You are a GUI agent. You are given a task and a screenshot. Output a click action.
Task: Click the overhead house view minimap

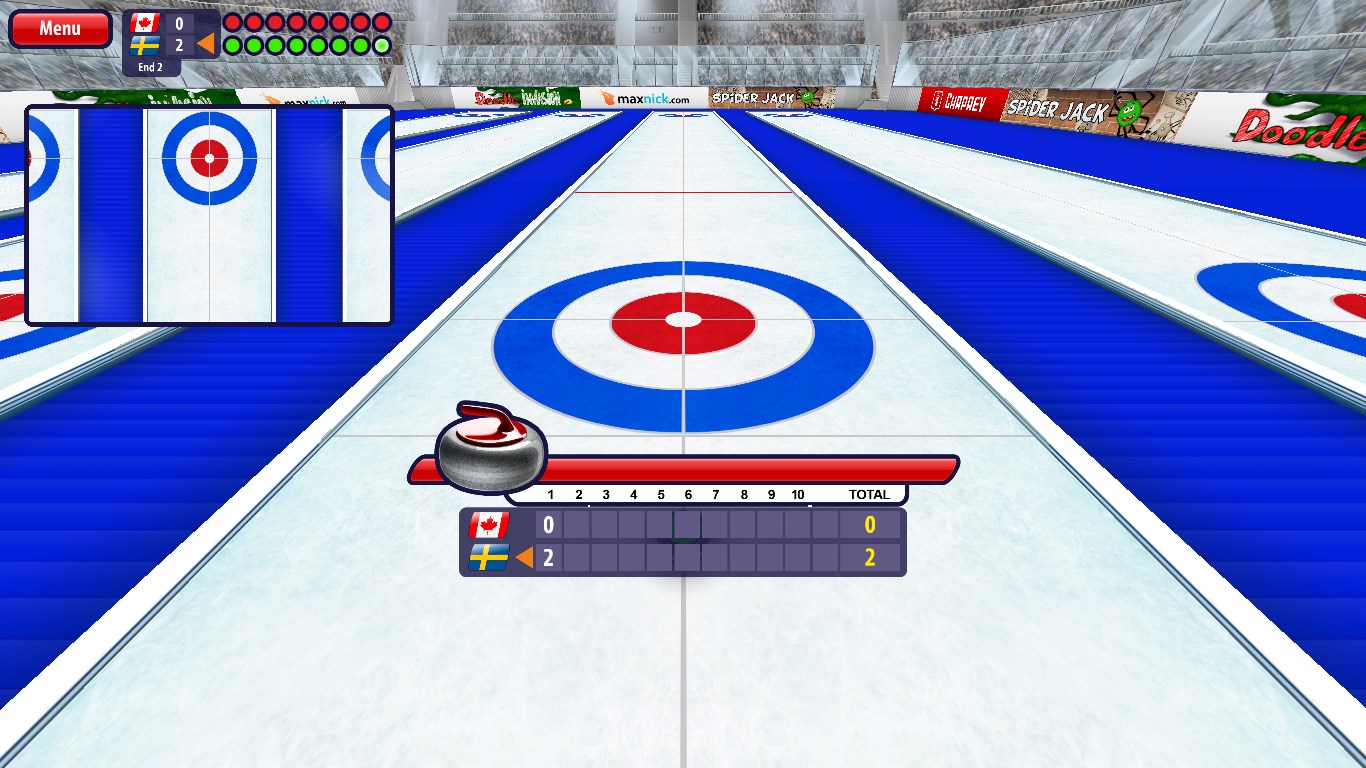point(209,215)
